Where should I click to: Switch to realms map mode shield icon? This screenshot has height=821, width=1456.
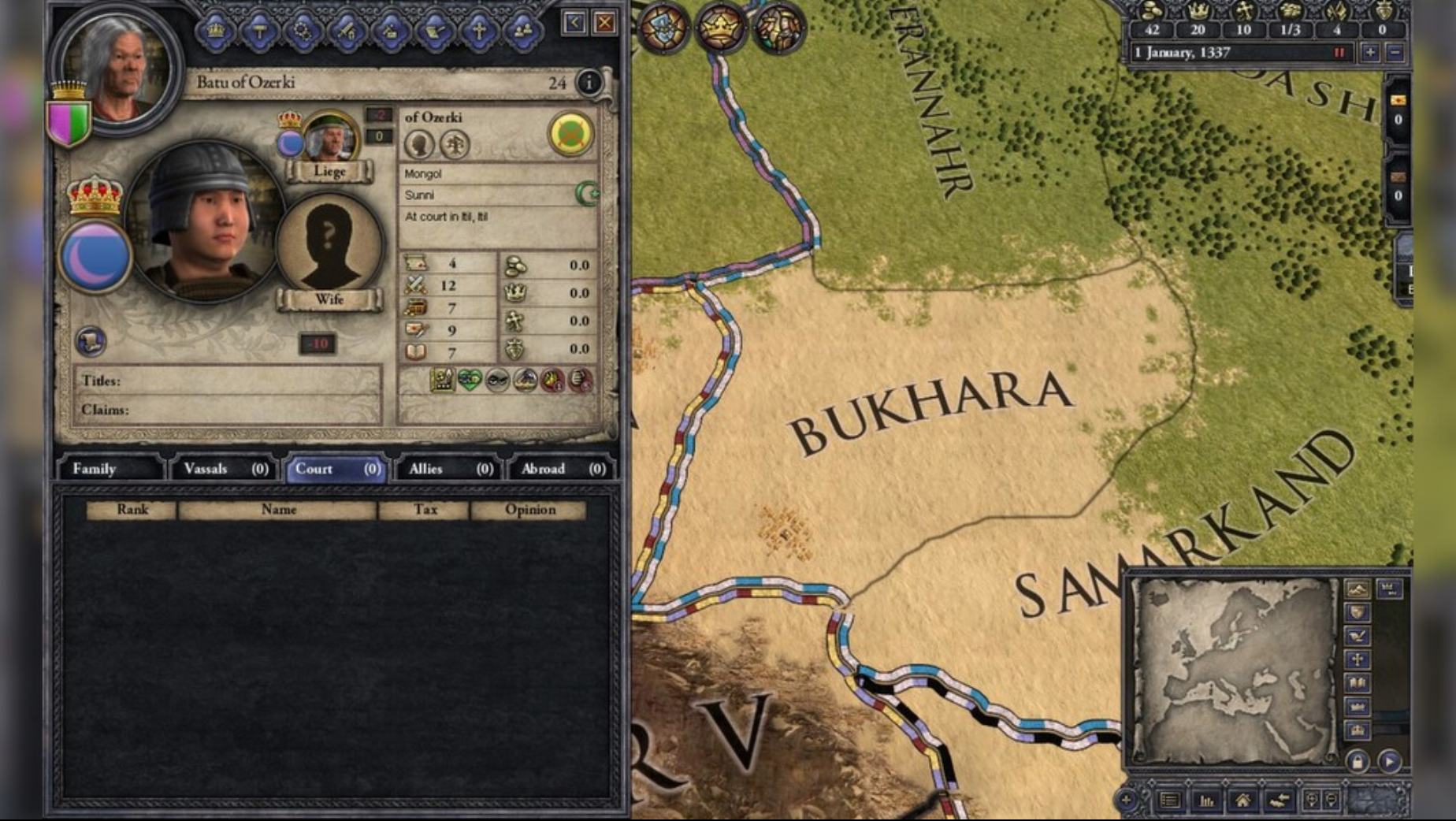click(x=1358, y=613)
